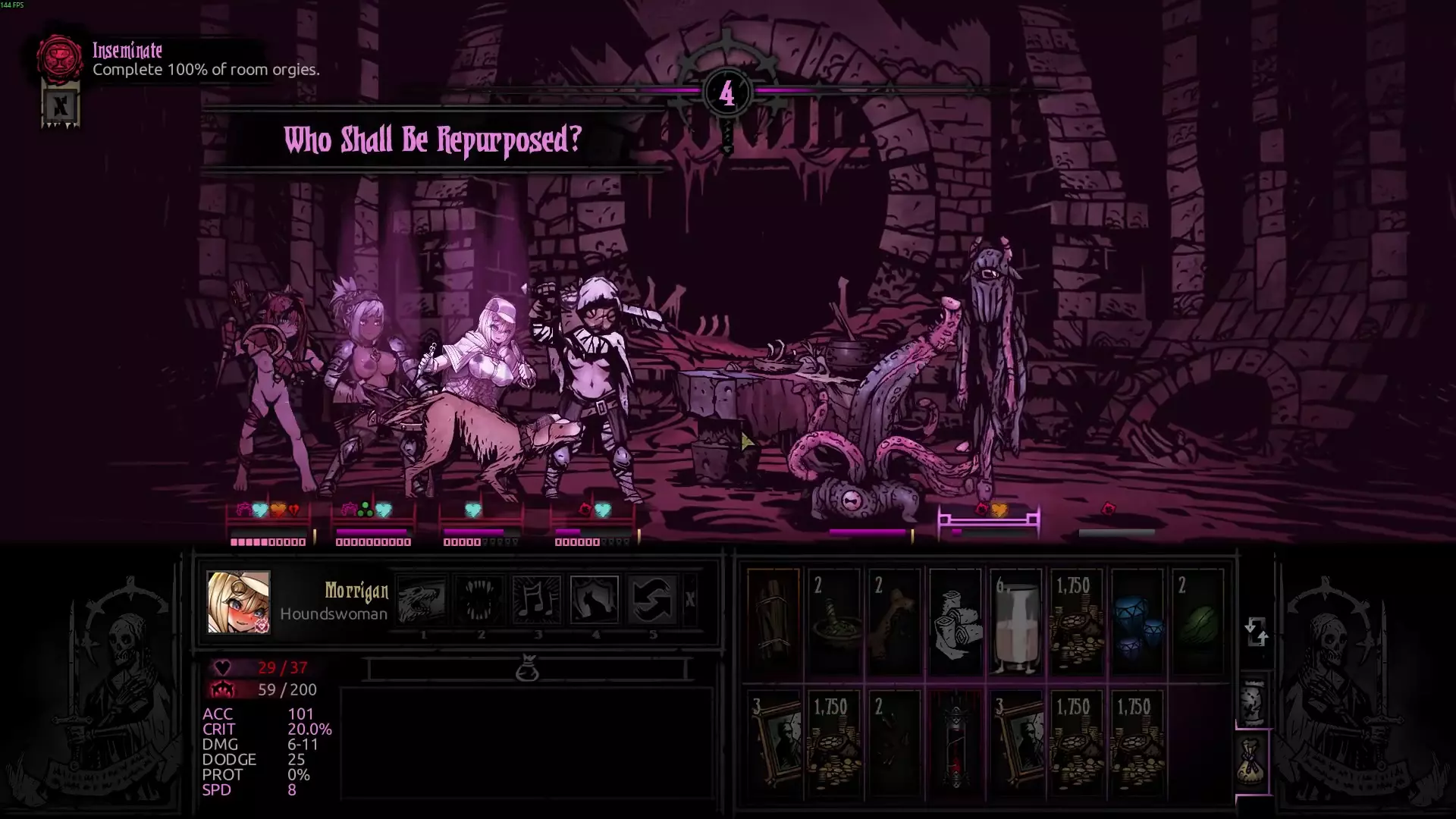The width and height of the screenshot is (1456, 819).
Task: Use the red blood vial item
Action: coord(955,743)
